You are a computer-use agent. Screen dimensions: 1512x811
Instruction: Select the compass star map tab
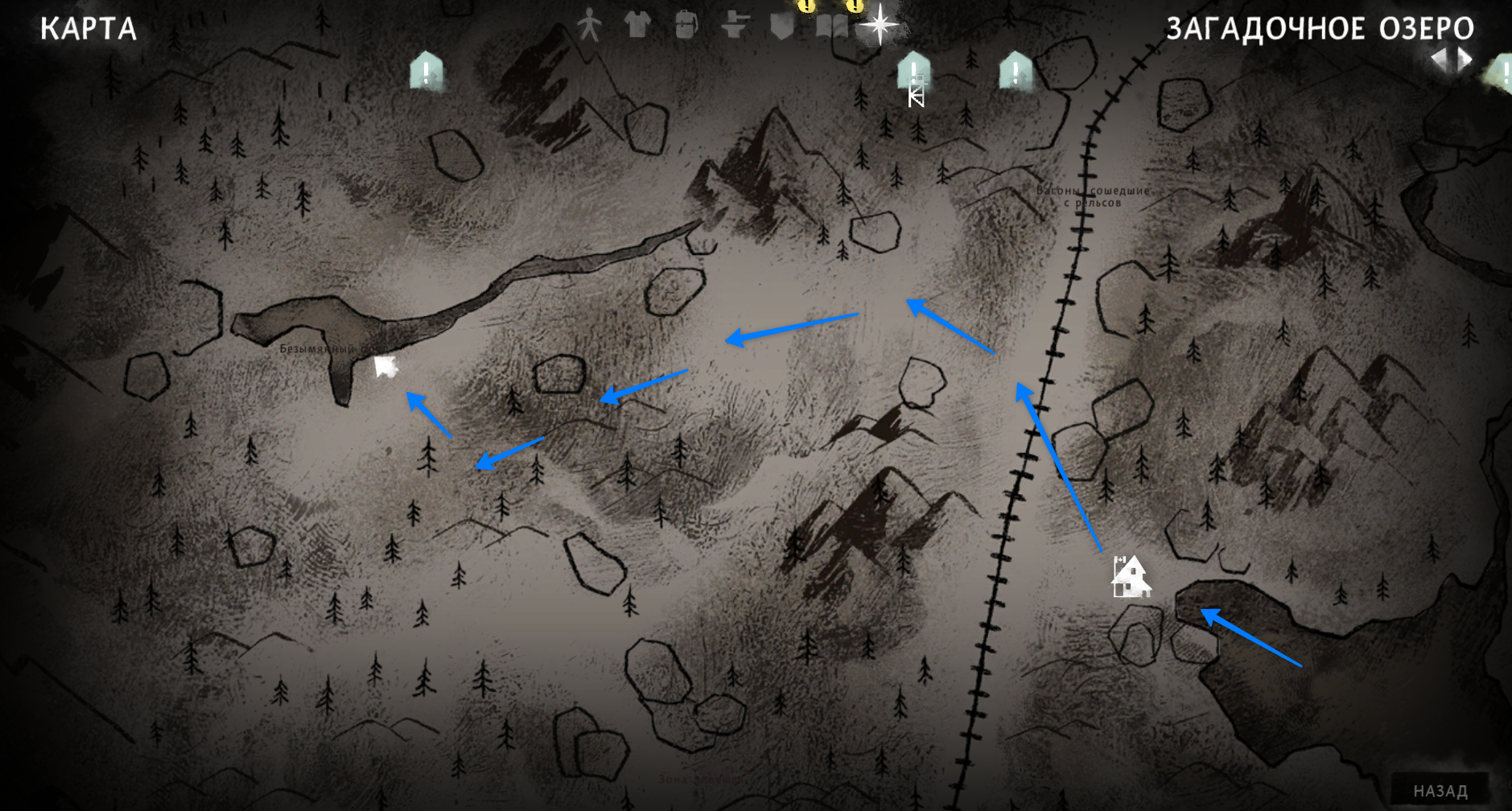coord(880,25)
